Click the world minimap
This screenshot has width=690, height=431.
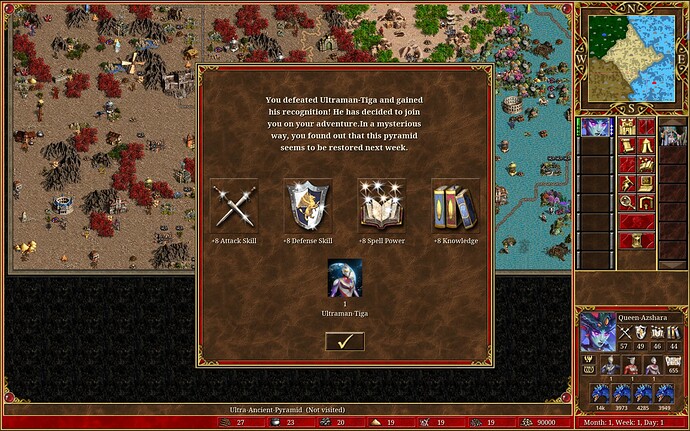pos(629,57)
